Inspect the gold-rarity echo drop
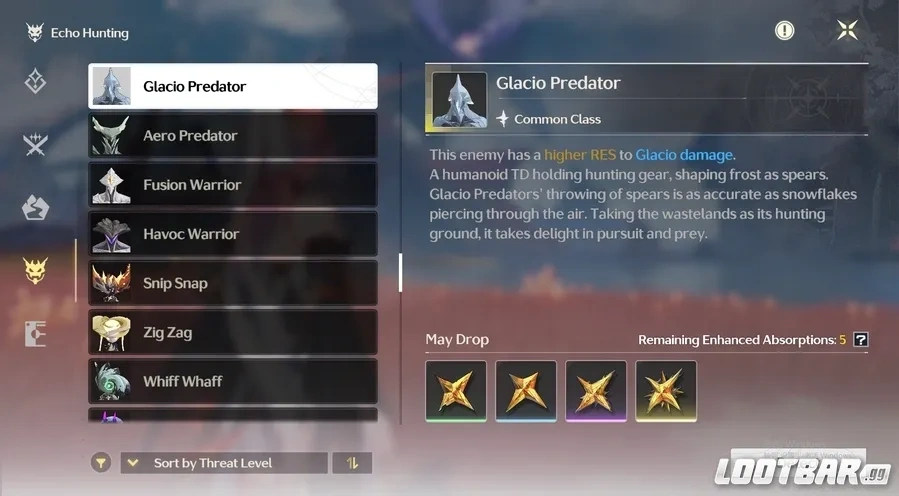Image resolution: width=899 pixels, height=496 pixels. pos(666,390)
